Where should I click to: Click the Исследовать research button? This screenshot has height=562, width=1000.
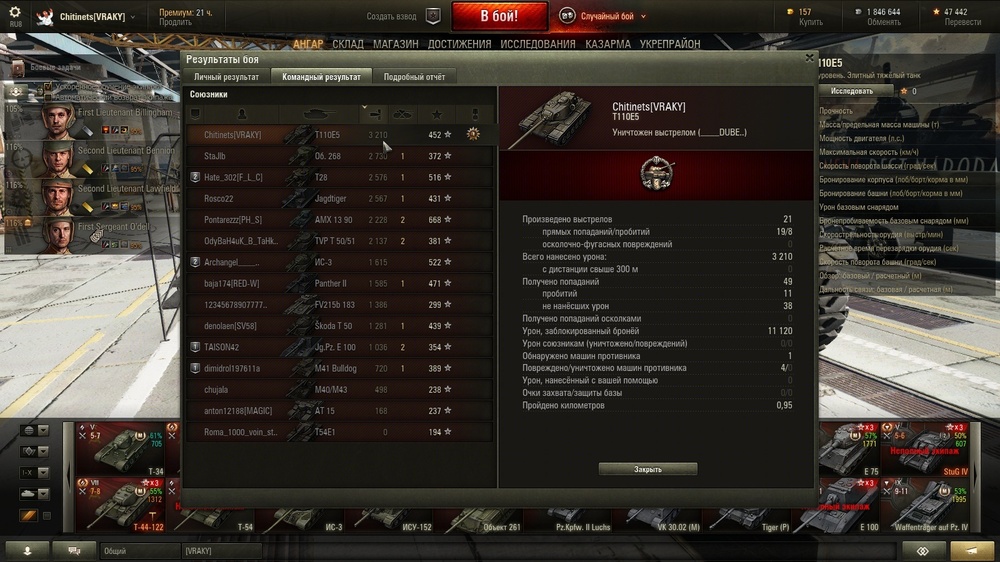tap(851, 91)
